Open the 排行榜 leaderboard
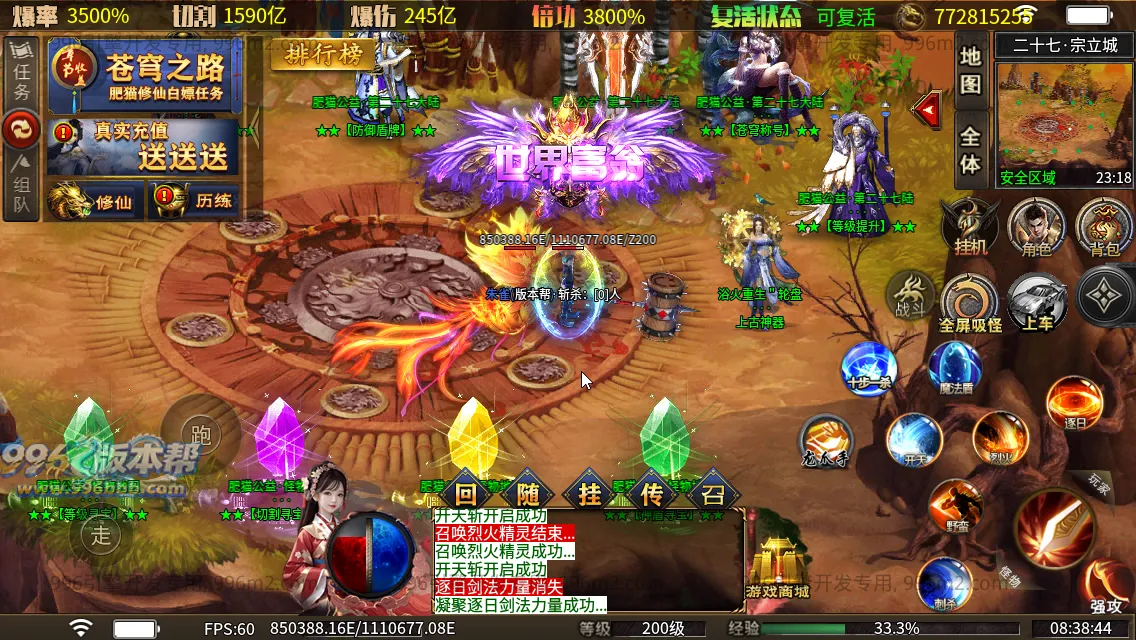 click(x=323, y=55)
